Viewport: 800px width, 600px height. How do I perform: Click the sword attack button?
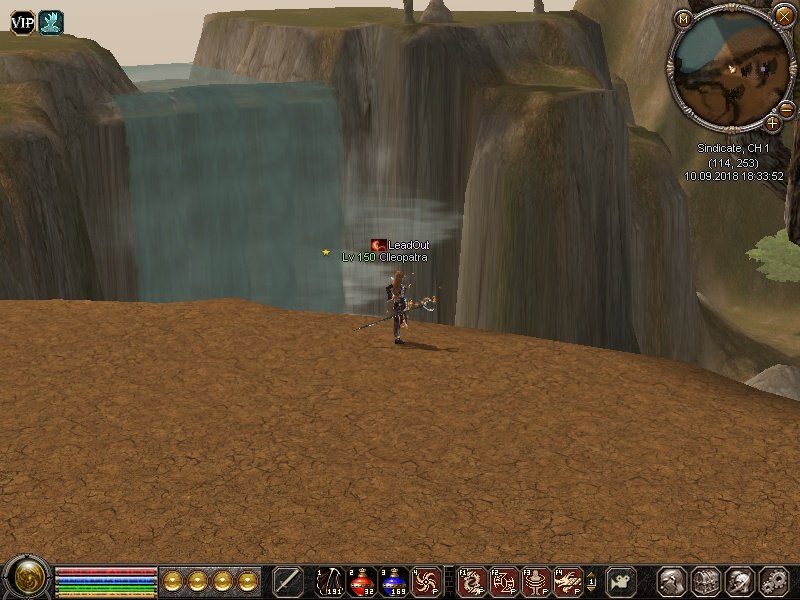coord(288,581)
